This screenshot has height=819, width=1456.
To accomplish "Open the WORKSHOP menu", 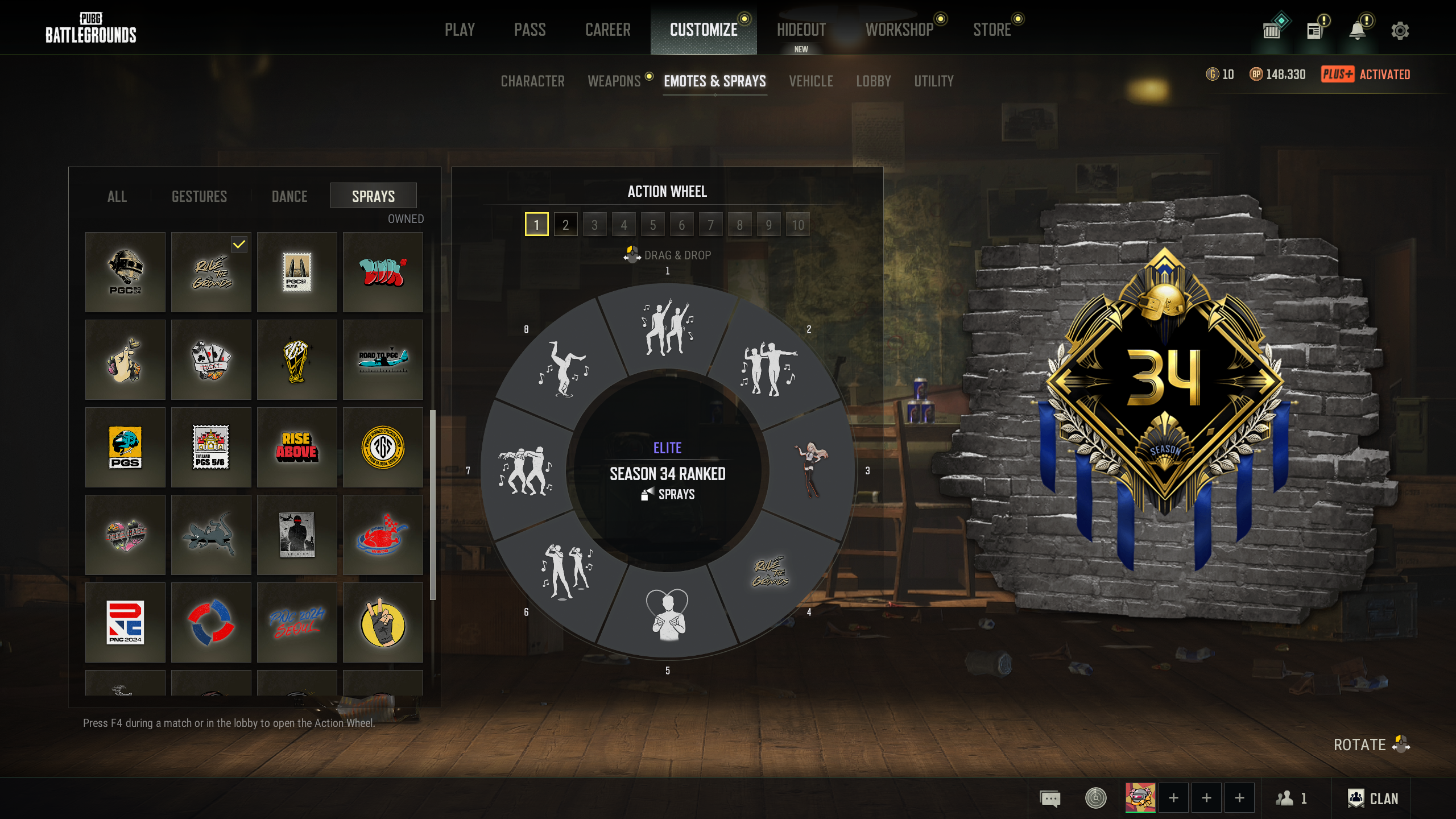I will tap(899, 30).
